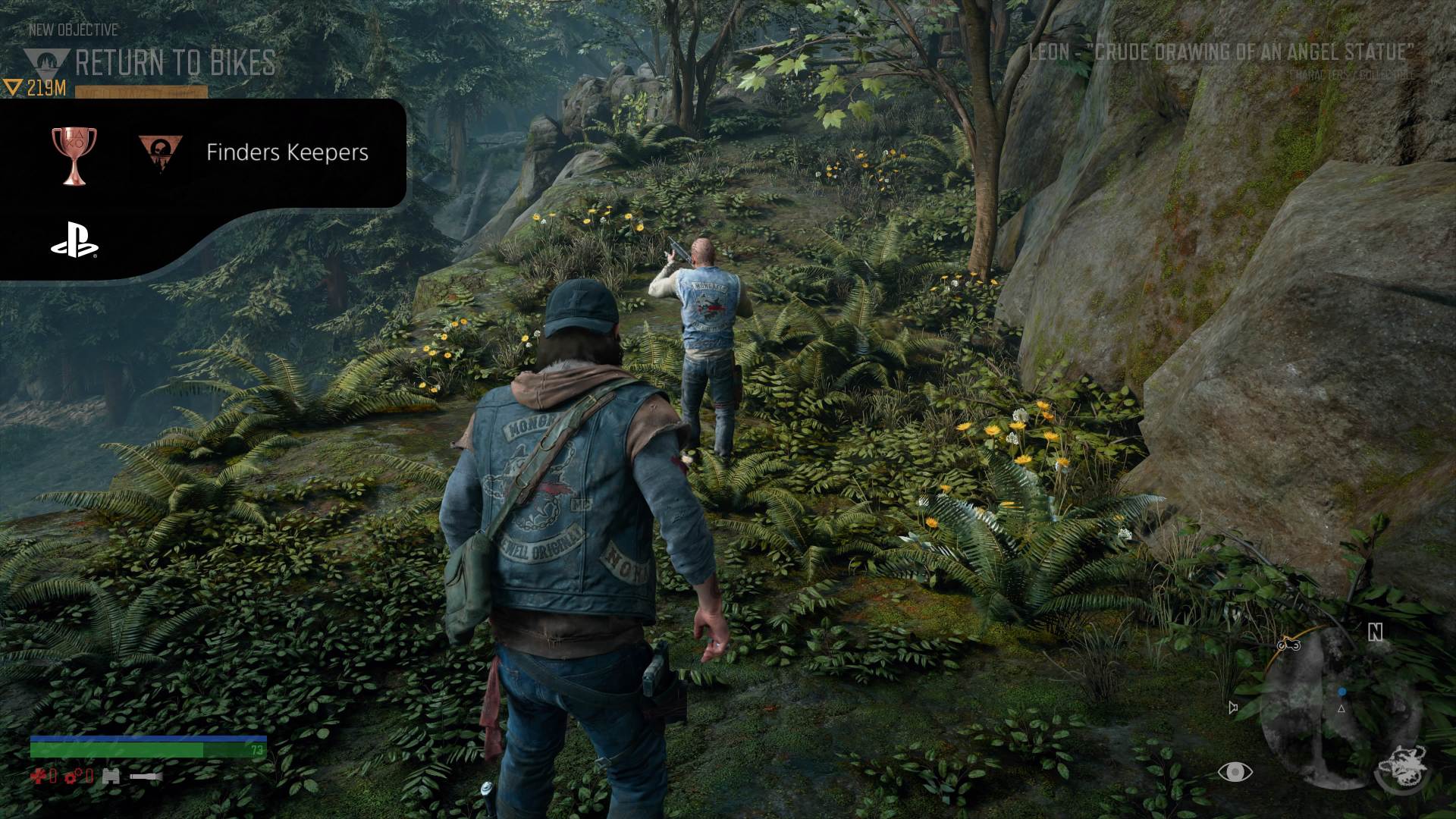Screen dimensions: 1456x819
Task: Open the Finders Keepers trophy notification
Action: [x=287, y=152]
